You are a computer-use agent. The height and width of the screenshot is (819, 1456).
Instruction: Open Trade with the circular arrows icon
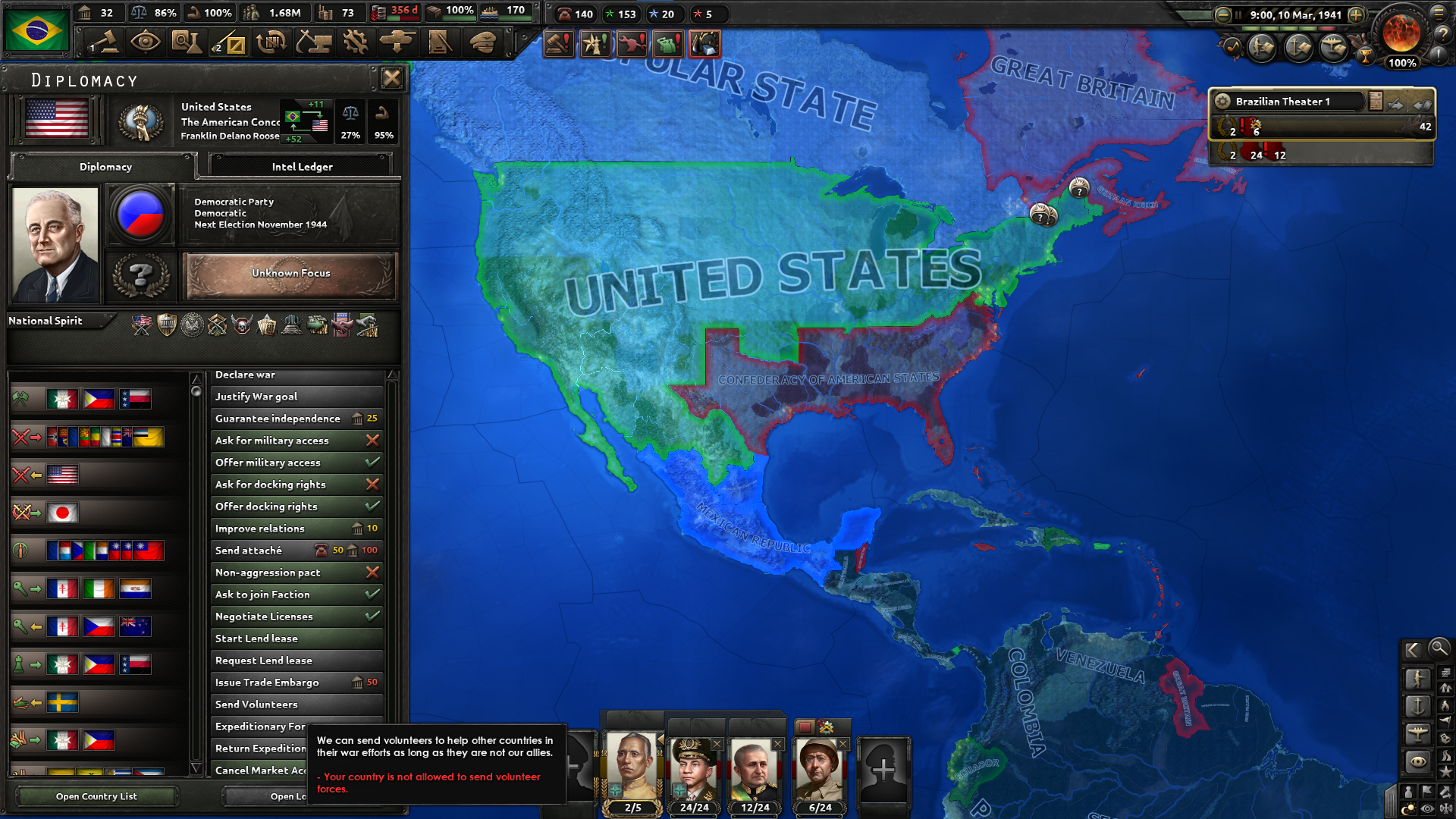(x=270, y=43)
